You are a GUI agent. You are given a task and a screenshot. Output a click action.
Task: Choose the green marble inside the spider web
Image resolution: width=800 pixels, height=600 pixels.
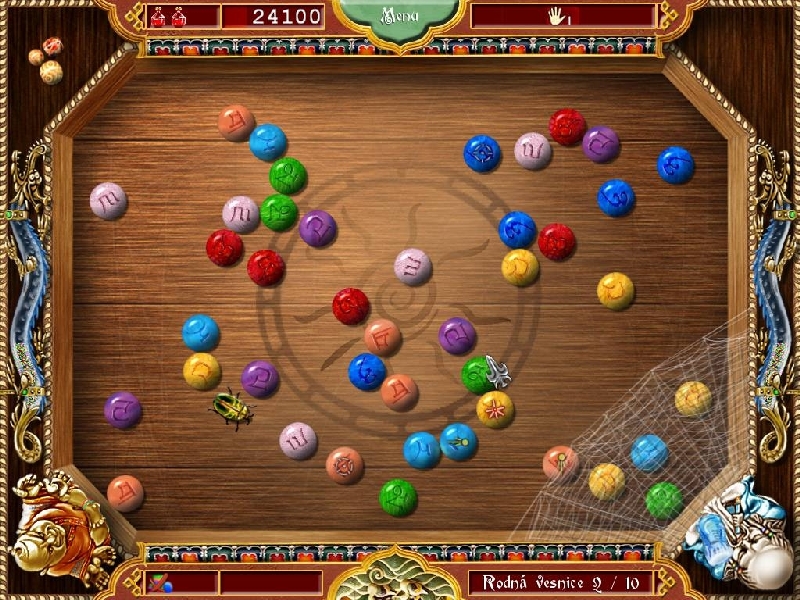pos(664,500)
